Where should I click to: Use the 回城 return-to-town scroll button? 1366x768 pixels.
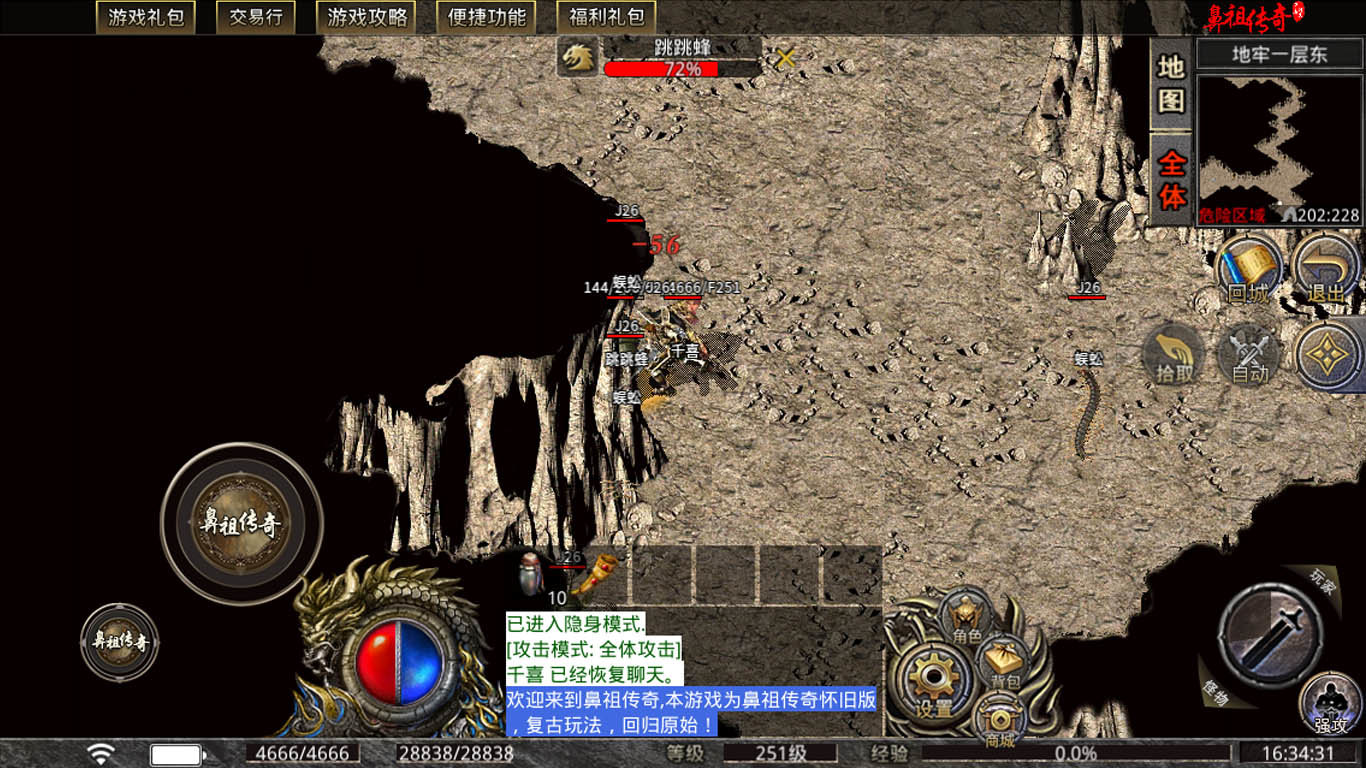(x=1250, y=270)
